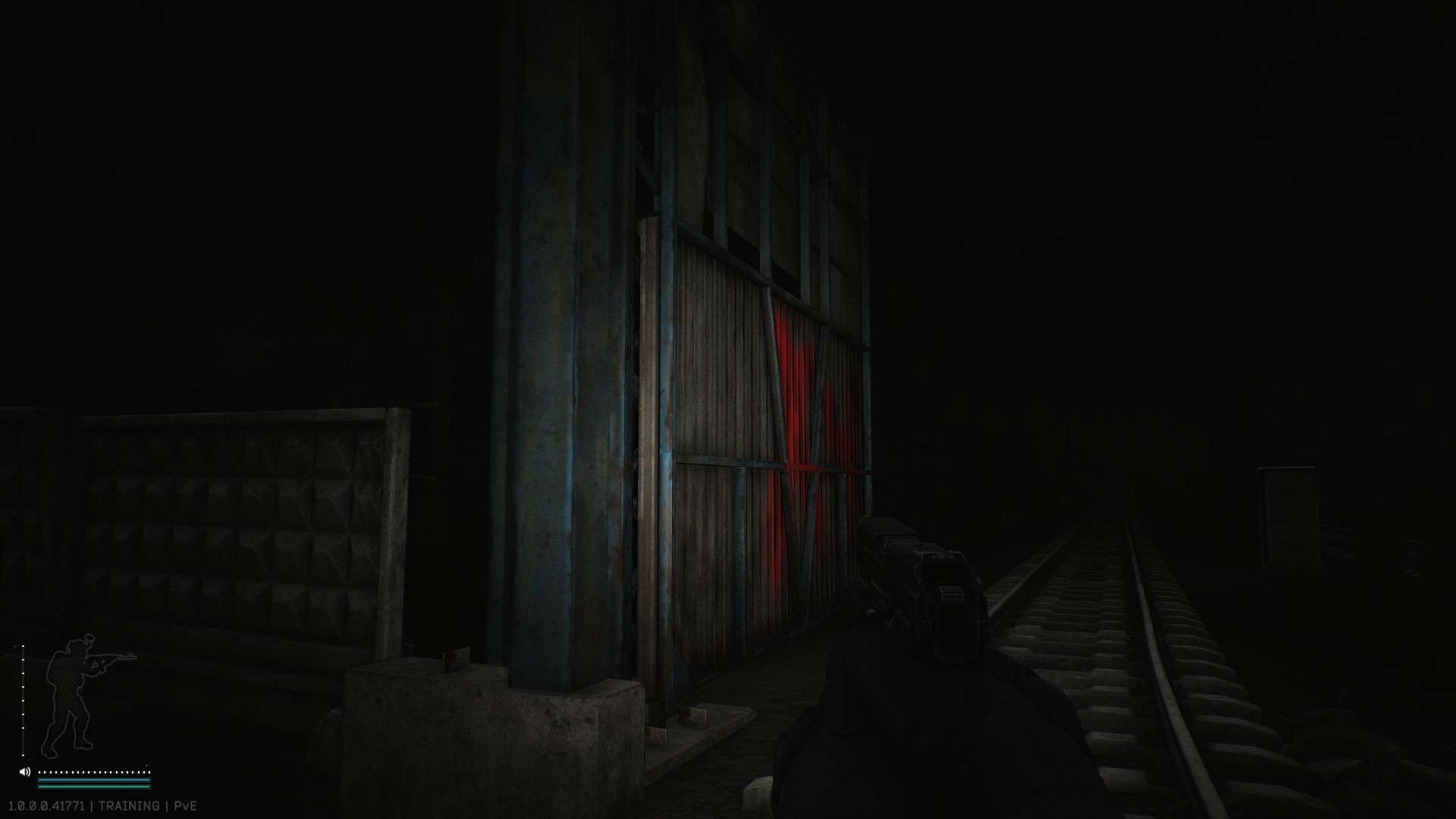
Task: Click the green hydration bar indicator
Action: (x=93, y=786)
